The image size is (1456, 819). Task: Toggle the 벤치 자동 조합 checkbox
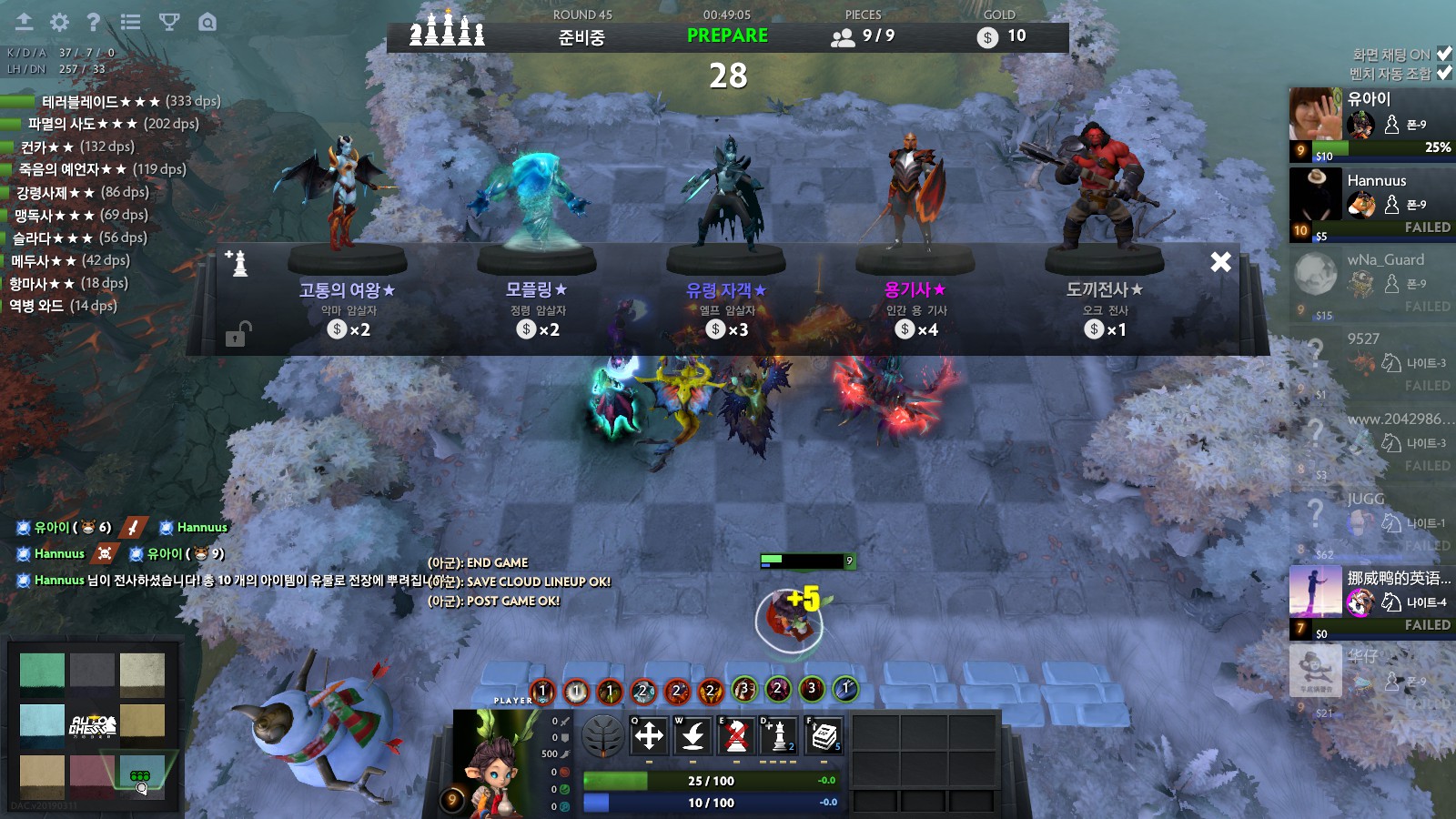pyautogui.click(x=1443, y=73)
